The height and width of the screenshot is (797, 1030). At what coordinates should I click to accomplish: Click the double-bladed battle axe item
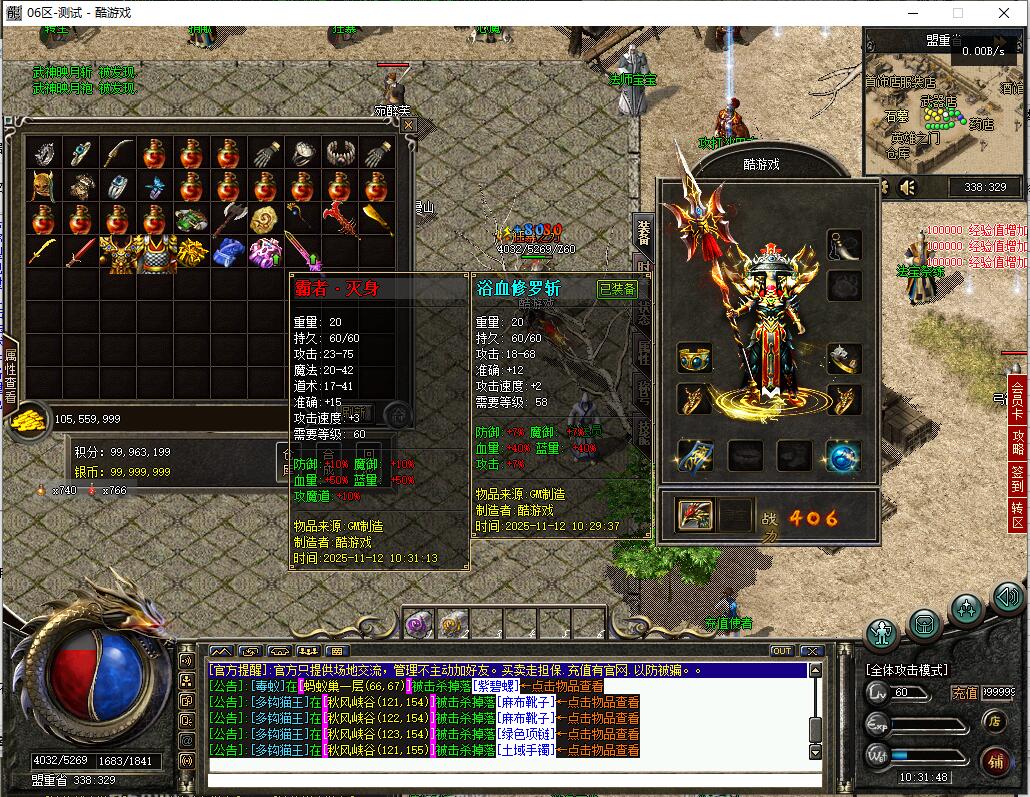tap(229, 219)
